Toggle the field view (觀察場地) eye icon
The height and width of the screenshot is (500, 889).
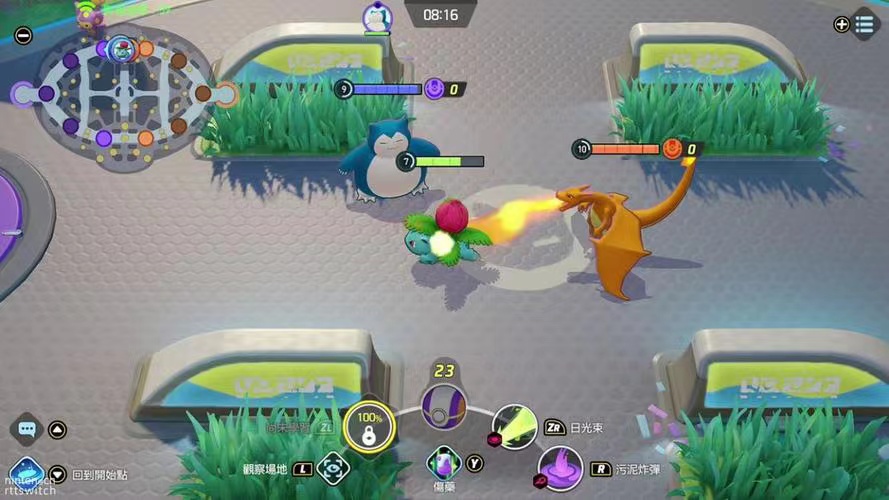(x=333, y=467)
